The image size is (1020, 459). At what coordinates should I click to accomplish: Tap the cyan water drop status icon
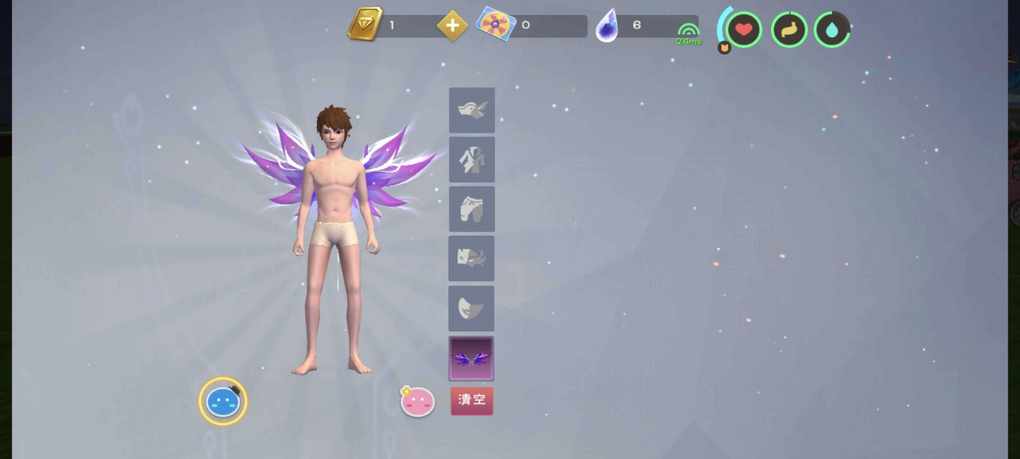coord(832,29)
